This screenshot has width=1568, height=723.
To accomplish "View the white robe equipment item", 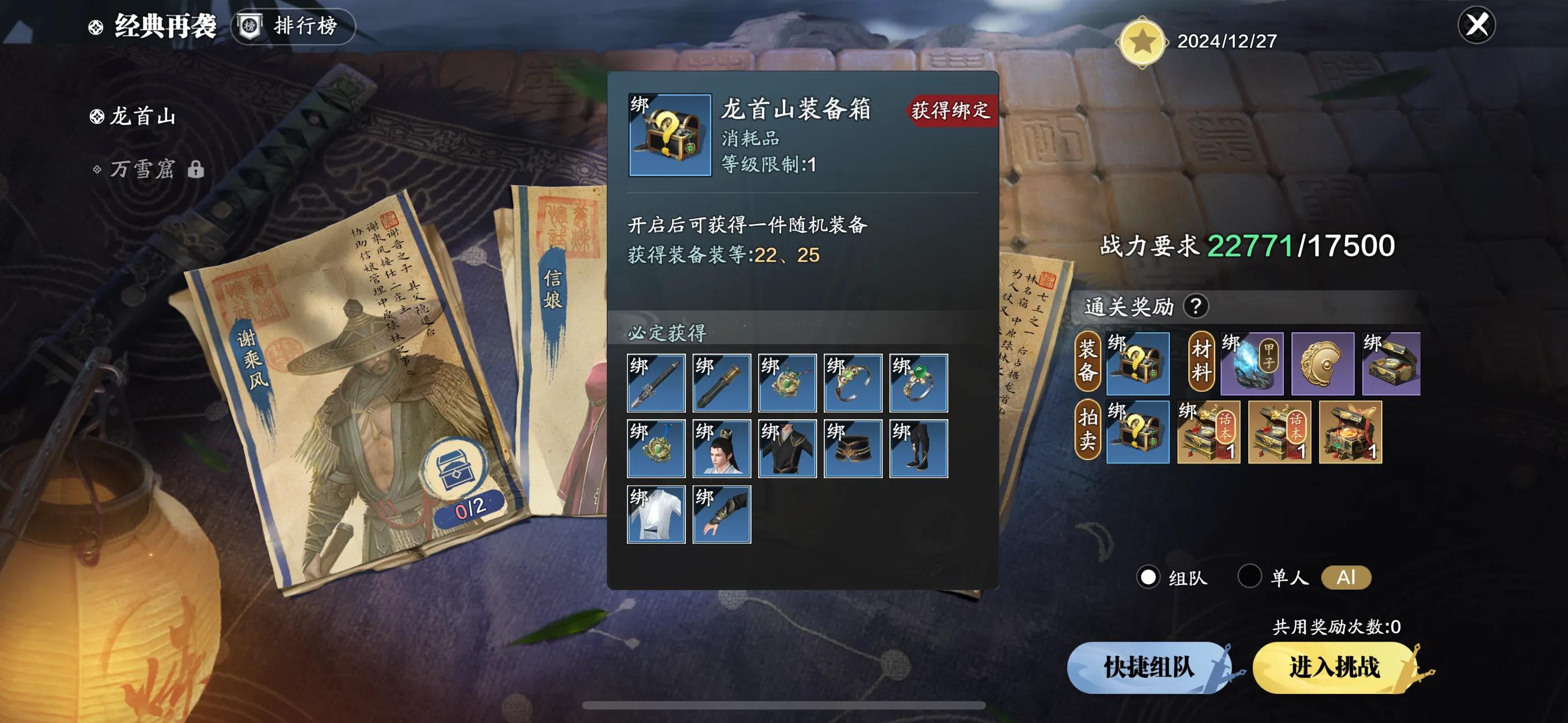I will [656, 515].
